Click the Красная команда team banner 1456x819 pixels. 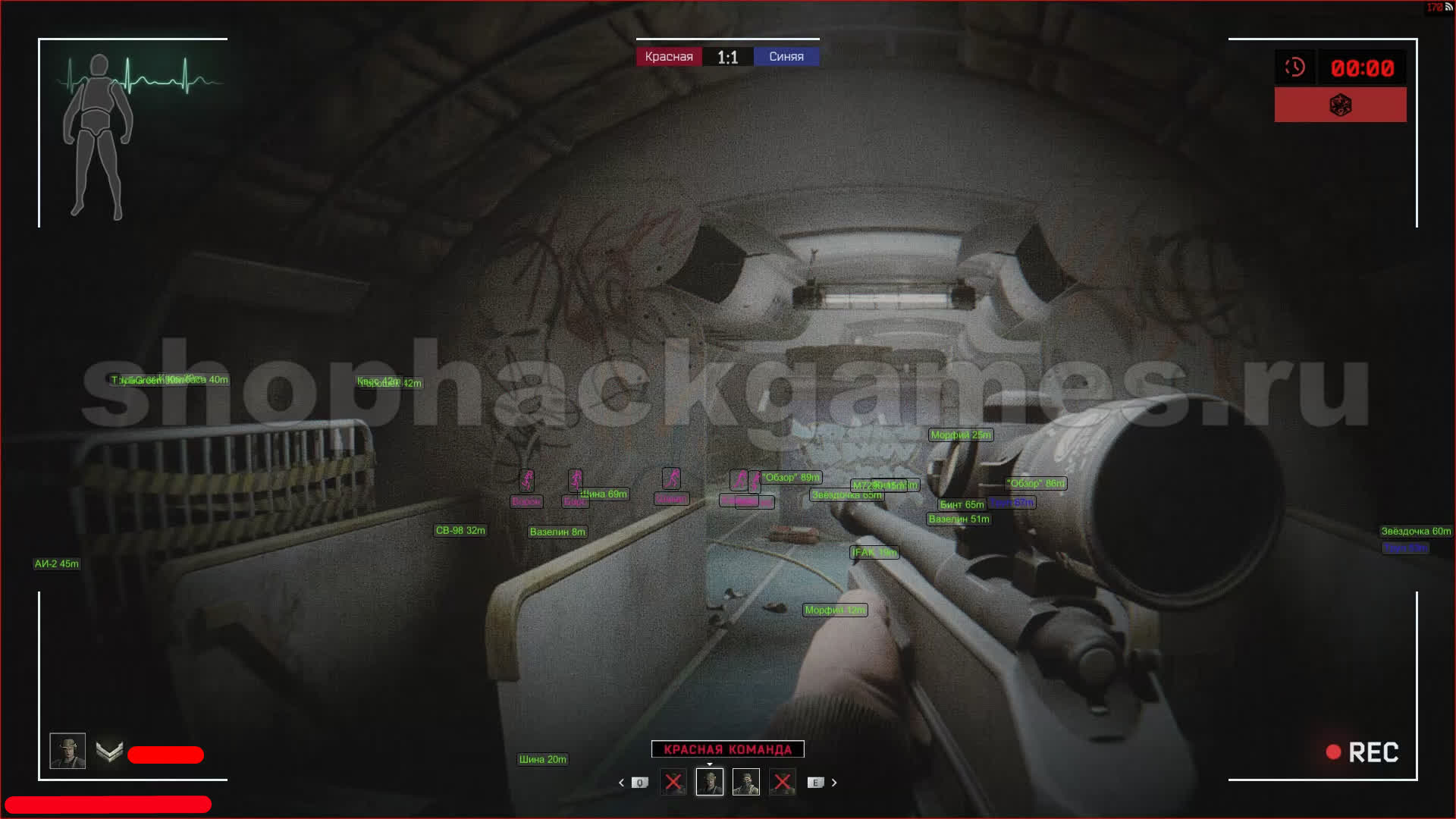(x=727, y=749)
